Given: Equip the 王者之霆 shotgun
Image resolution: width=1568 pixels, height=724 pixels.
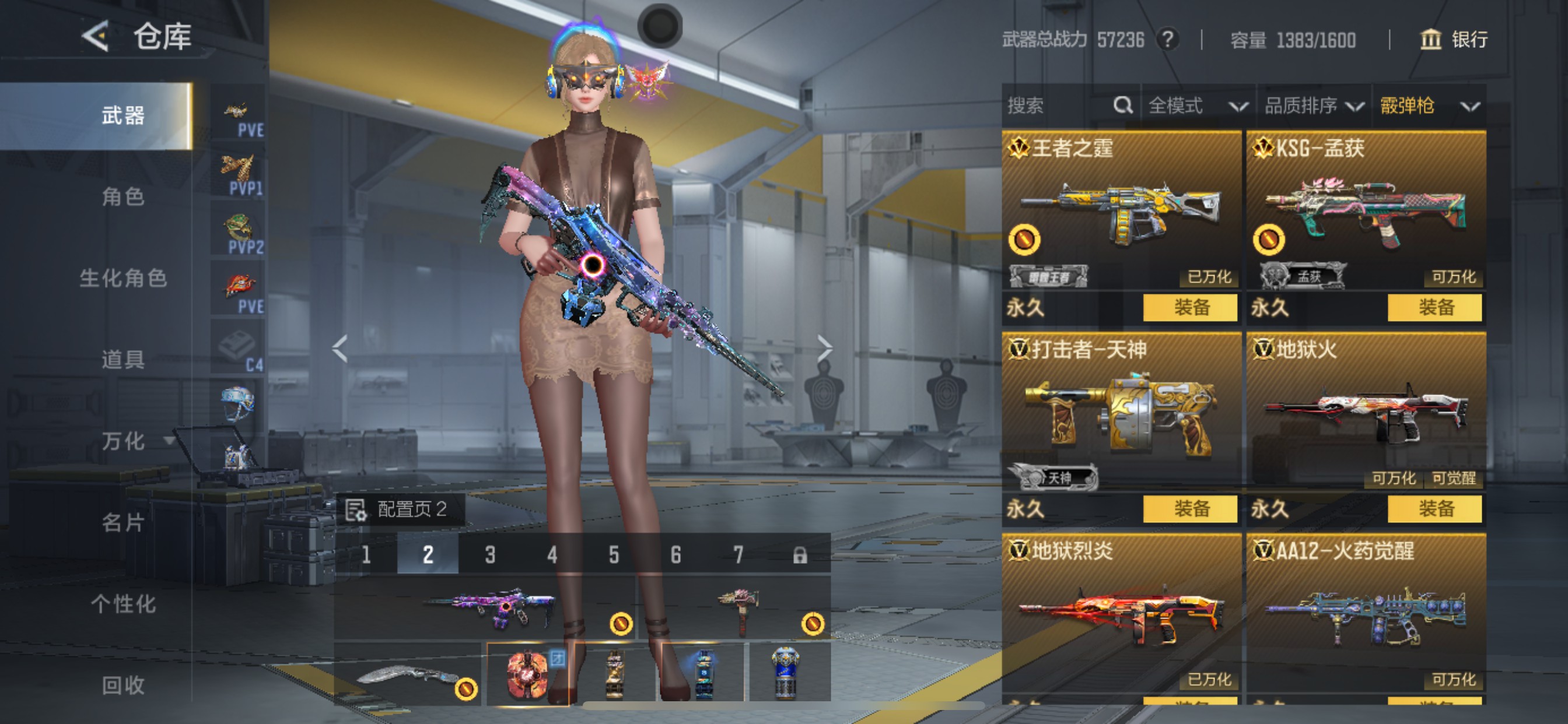Looking at the screenshot, I should pyautogui.click(x=1190, y=307).
